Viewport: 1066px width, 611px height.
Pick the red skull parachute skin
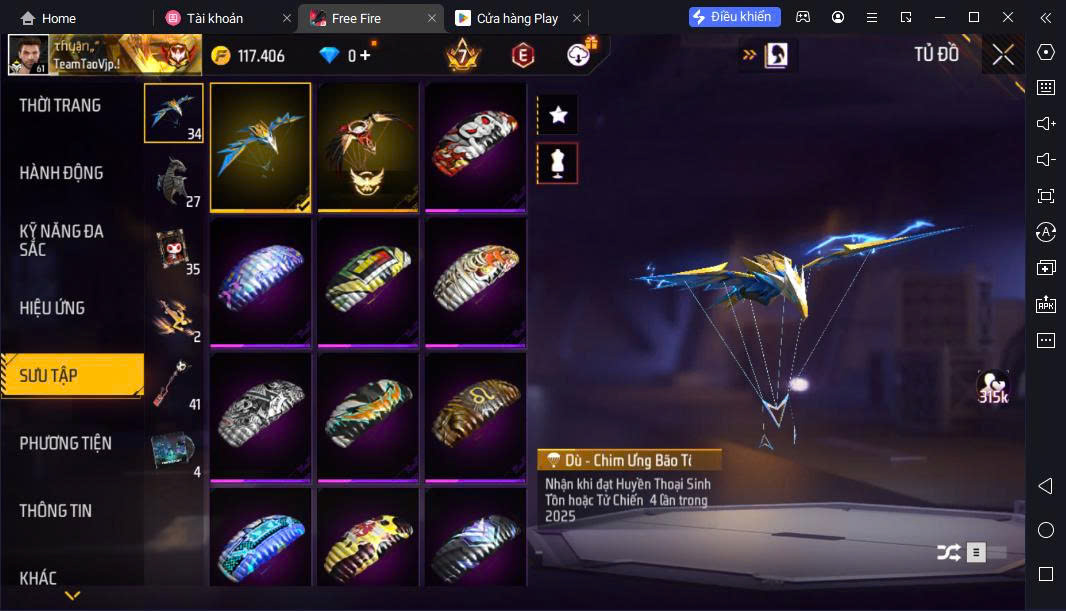click(475, 146)
